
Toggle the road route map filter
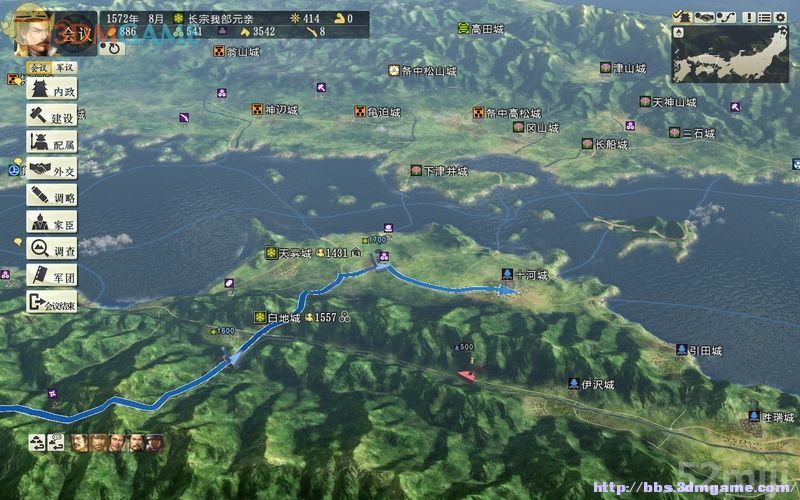[x=726, y=16]
